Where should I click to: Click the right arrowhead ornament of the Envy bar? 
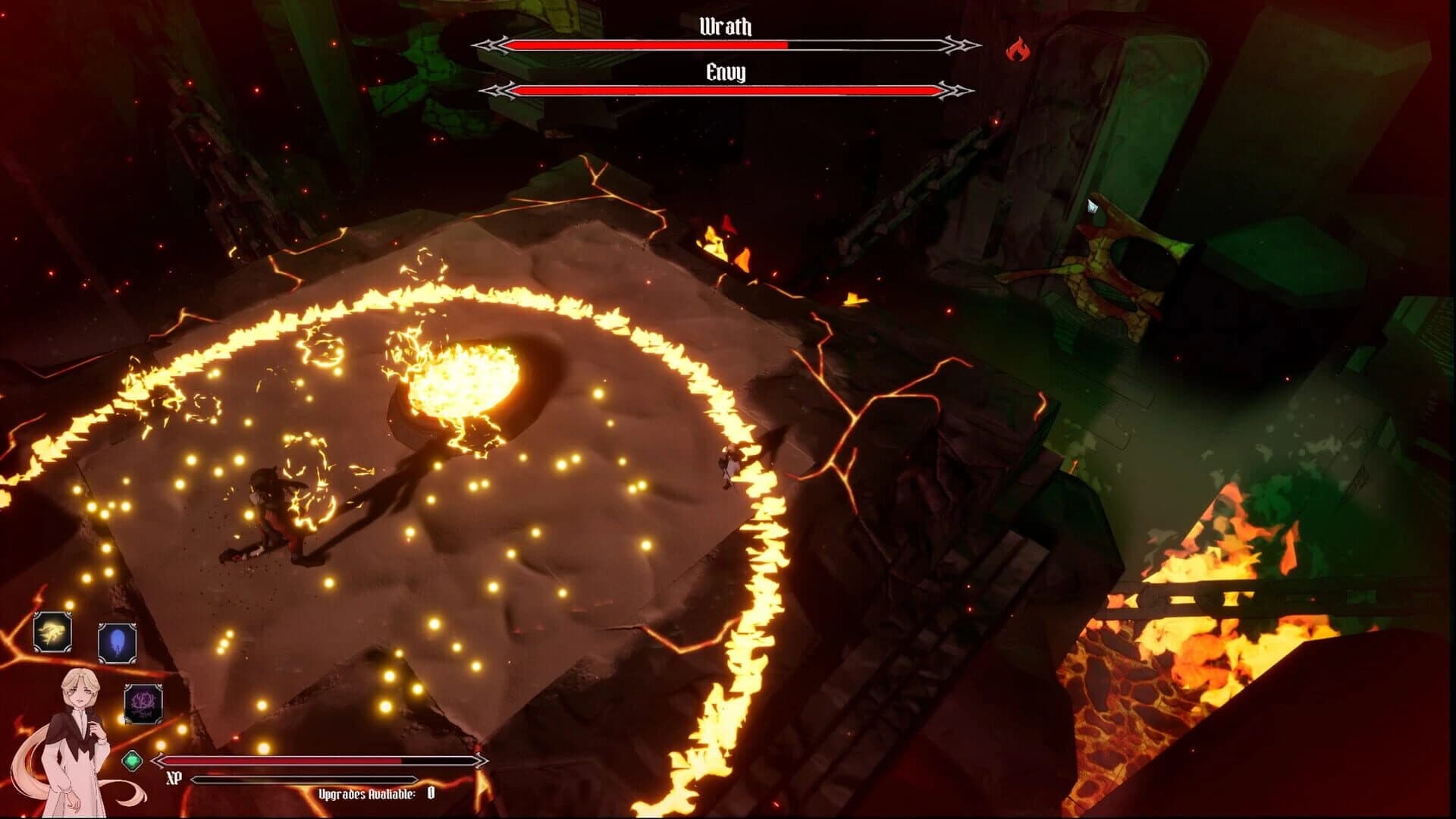tap(955, 90)
